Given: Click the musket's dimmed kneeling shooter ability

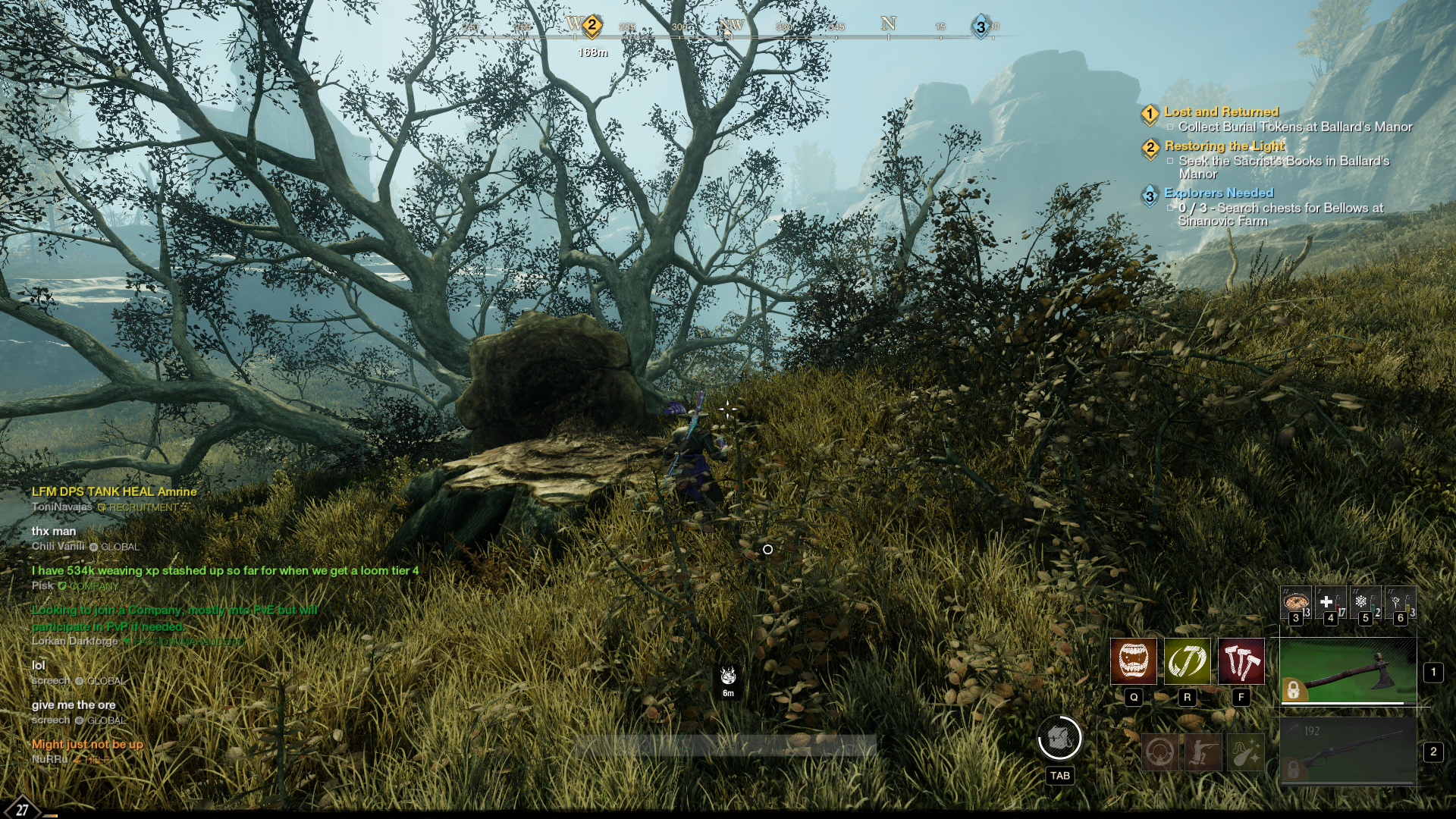Looking at the screenshot, I should pos(1203,753).
